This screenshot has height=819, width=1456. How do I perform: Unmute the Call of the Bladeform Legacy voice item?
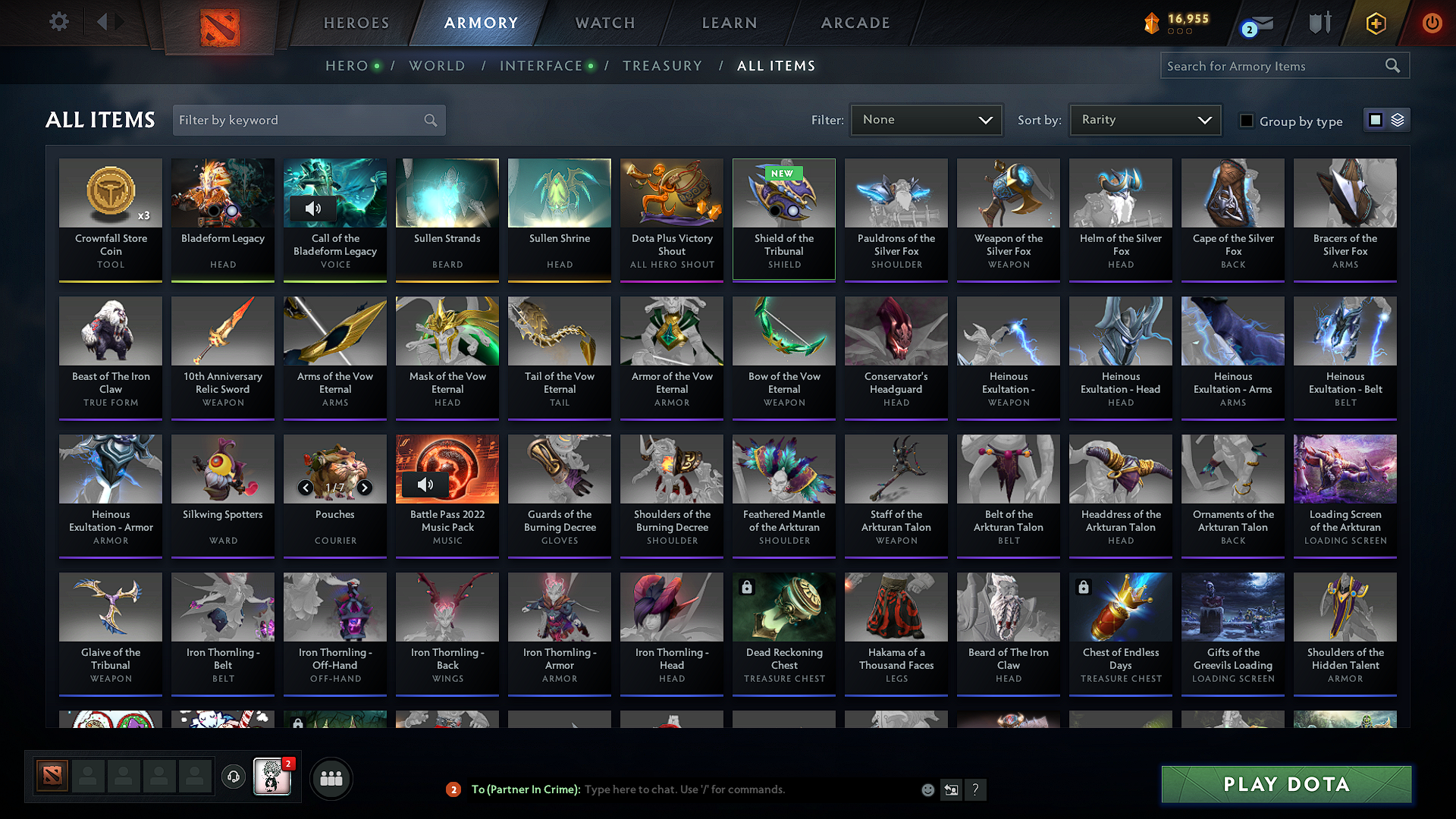tap(313, 209)
